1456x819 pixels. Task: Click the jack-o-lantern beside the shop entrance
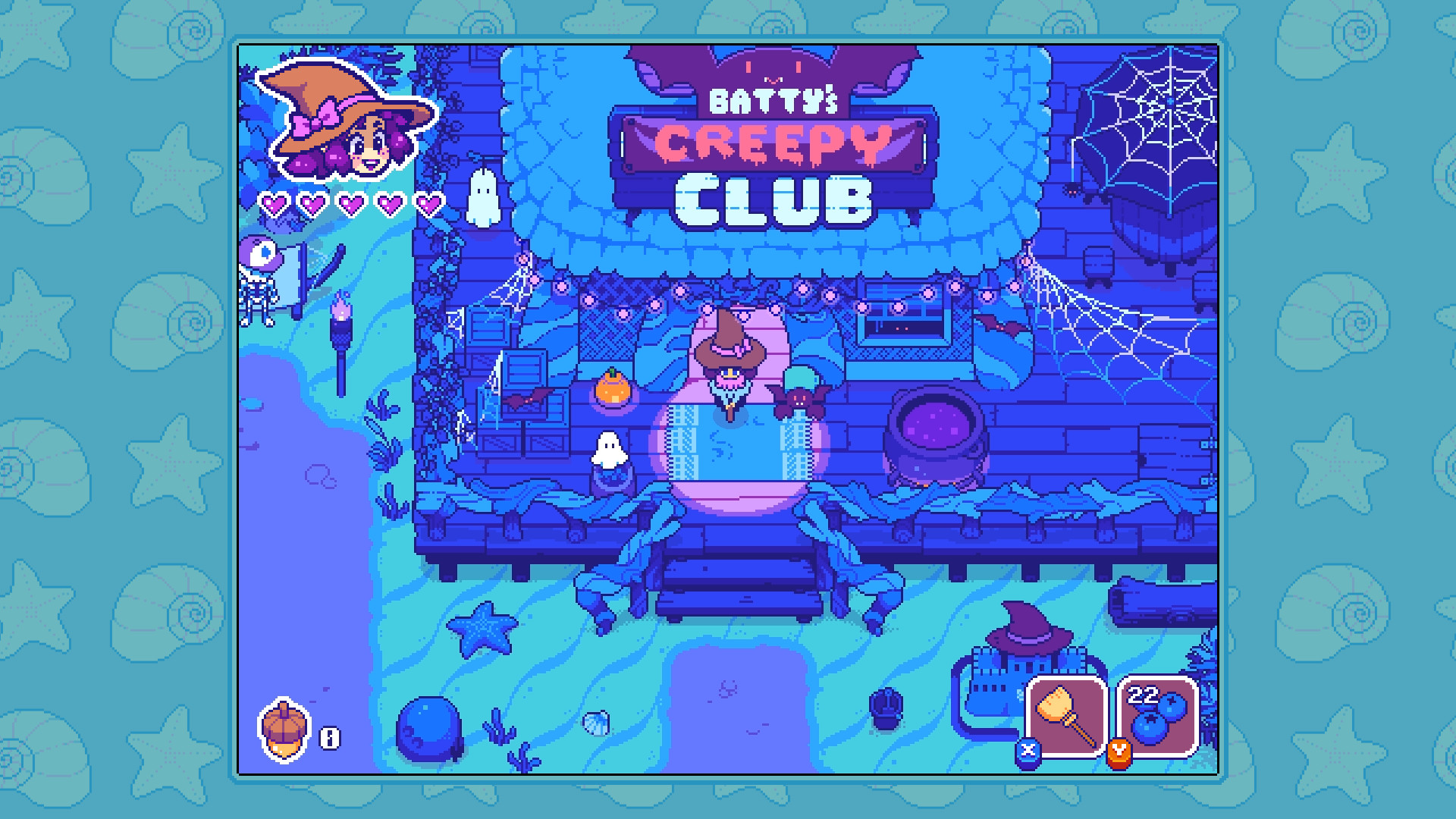coord(612,388)
